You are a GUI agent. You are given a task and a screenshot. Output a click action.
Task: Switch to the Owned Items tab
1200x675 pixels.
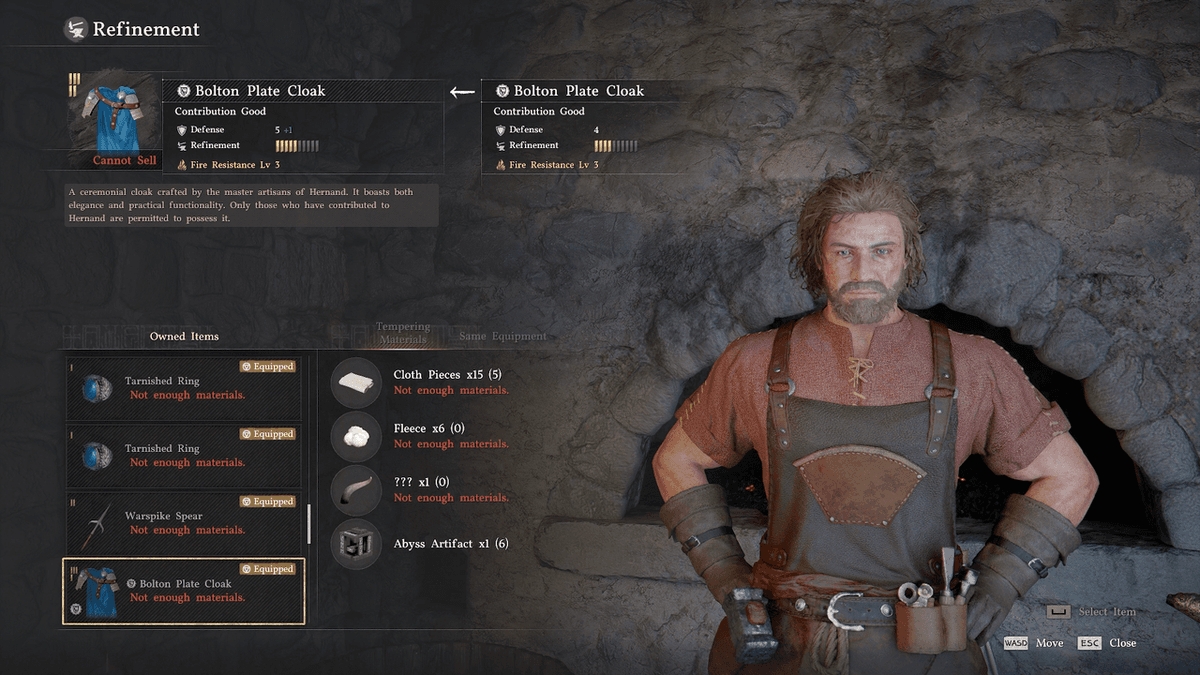184,336
